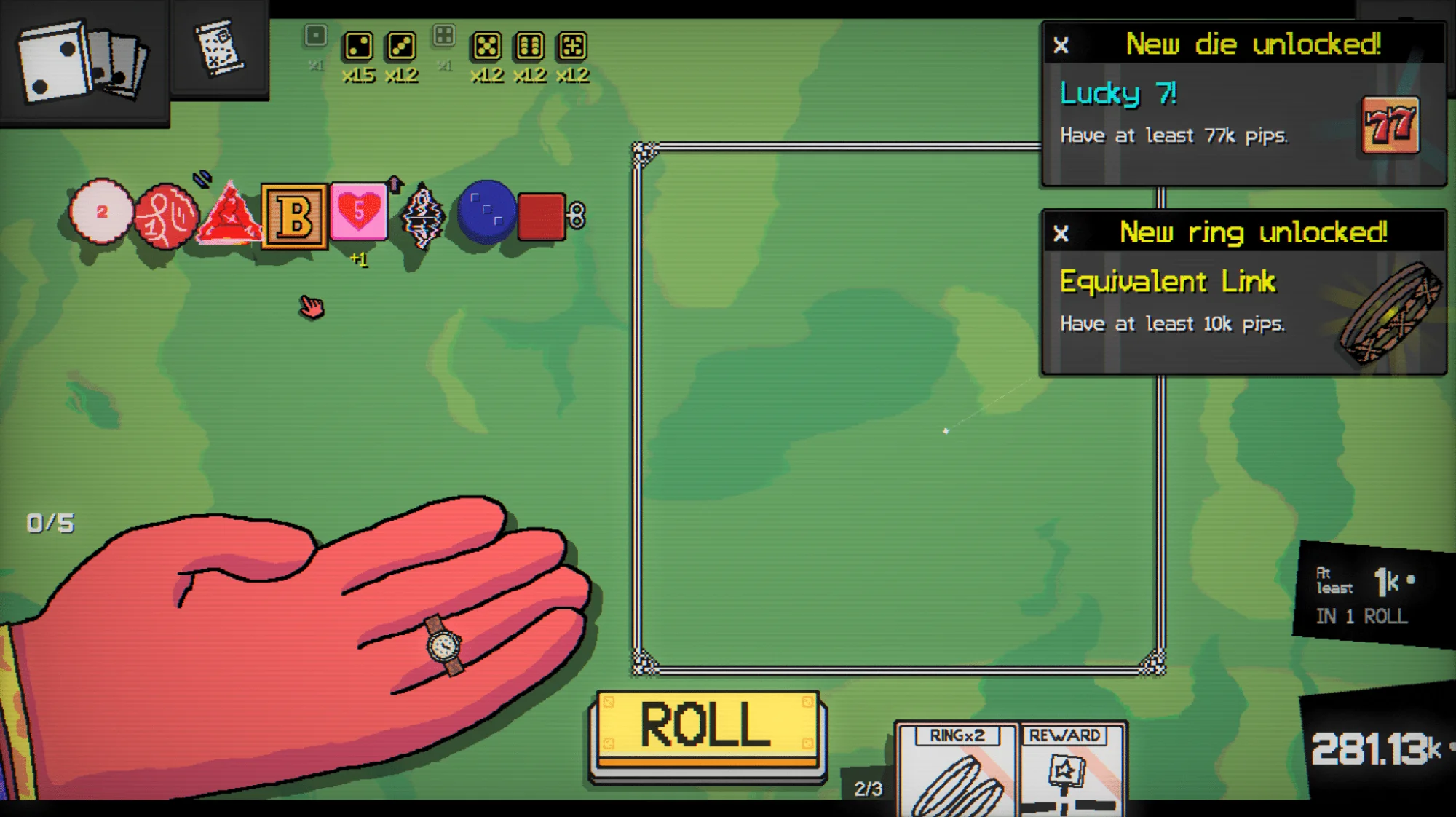
Task: Select the watch ring on the hand
Action: tap(444, 645)
